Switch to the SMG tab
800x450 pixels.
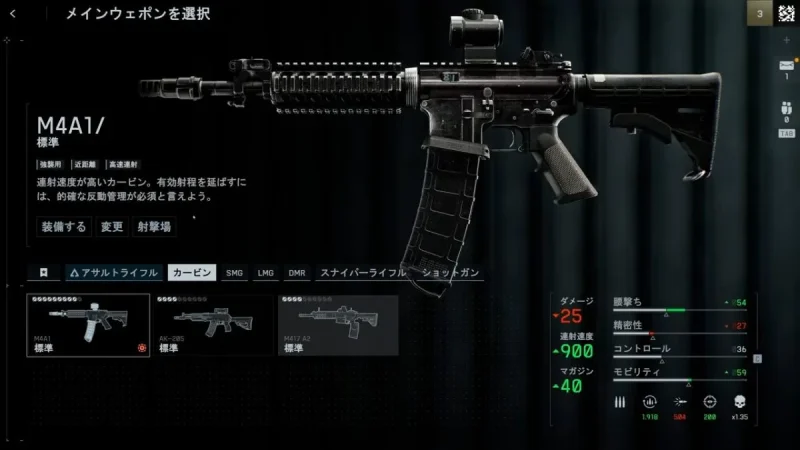(235, 272)
